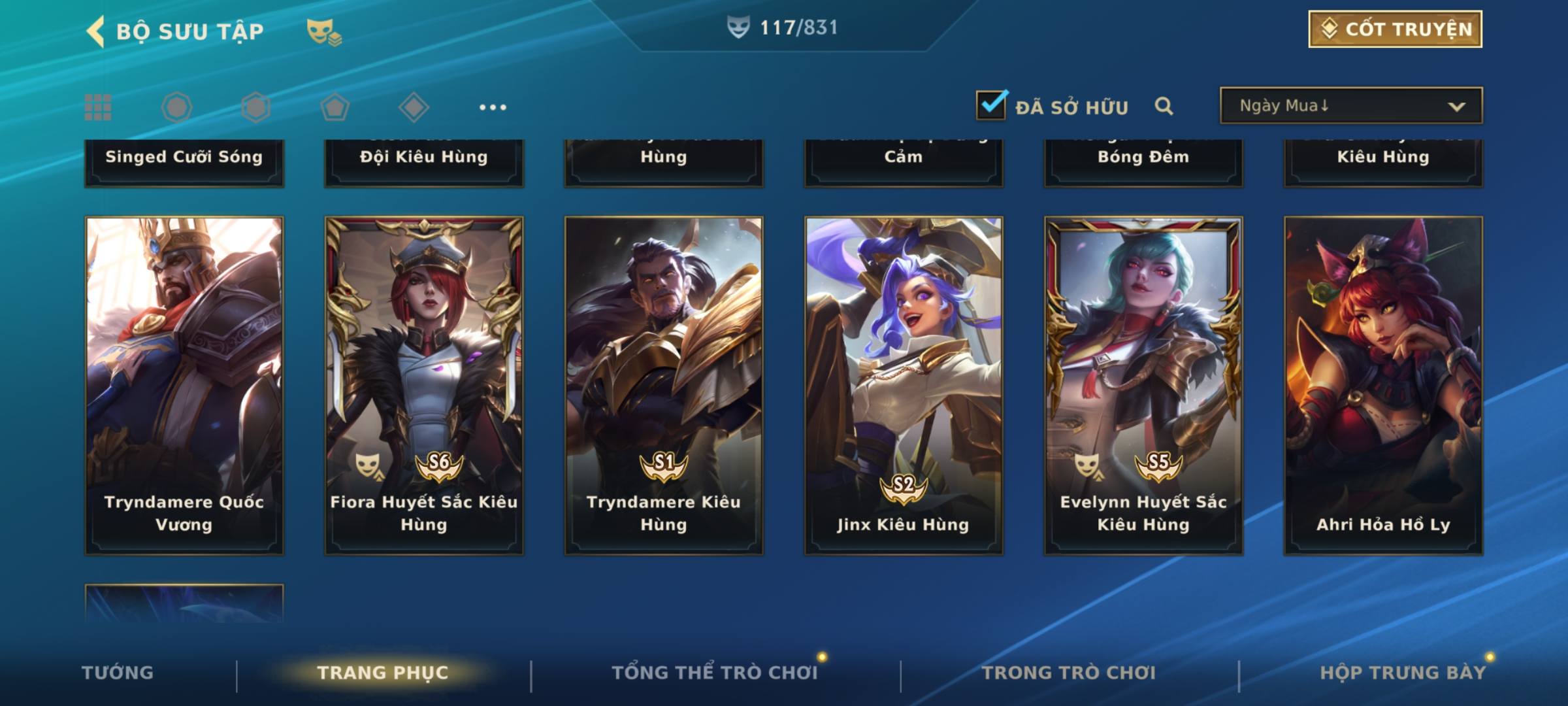This screenshot has width=1568, height=706.
Task: Open the Tổng Thể Trò Chơi tab
Action: point(715,673)
